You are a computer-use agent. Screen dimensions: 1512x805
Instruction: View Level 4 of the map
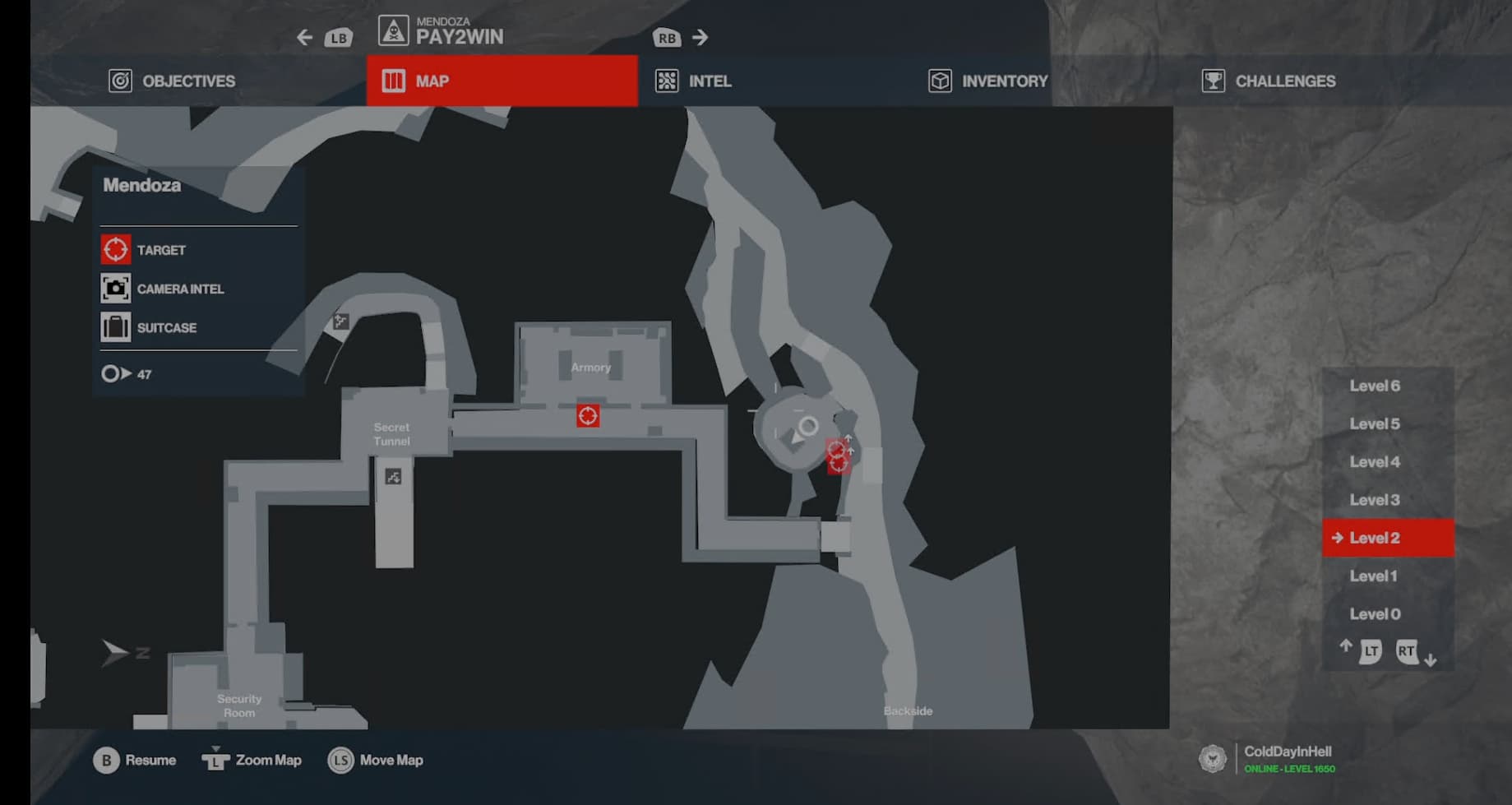pyautogui.click(x=1374, y=462)
